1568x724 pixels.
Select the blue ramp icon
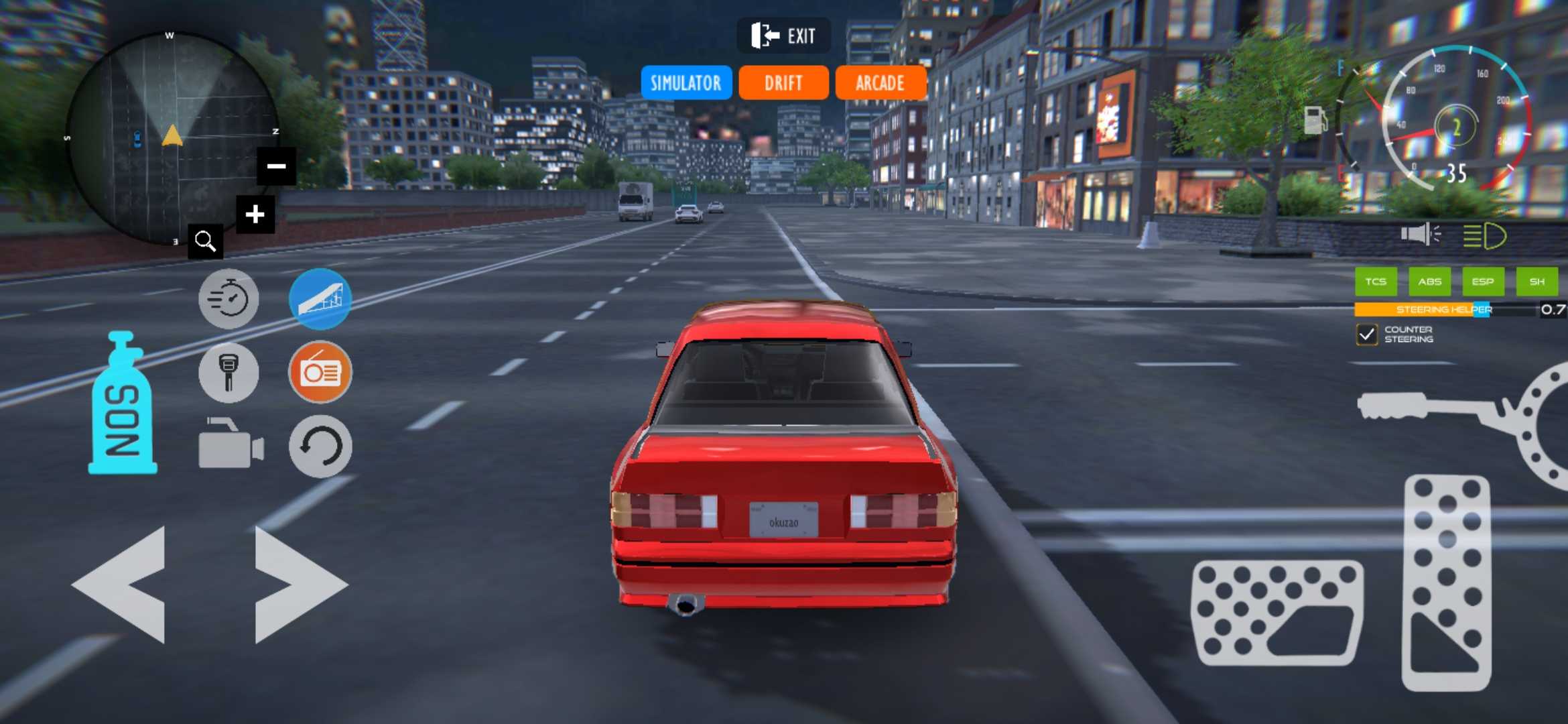tap(320, 299)
